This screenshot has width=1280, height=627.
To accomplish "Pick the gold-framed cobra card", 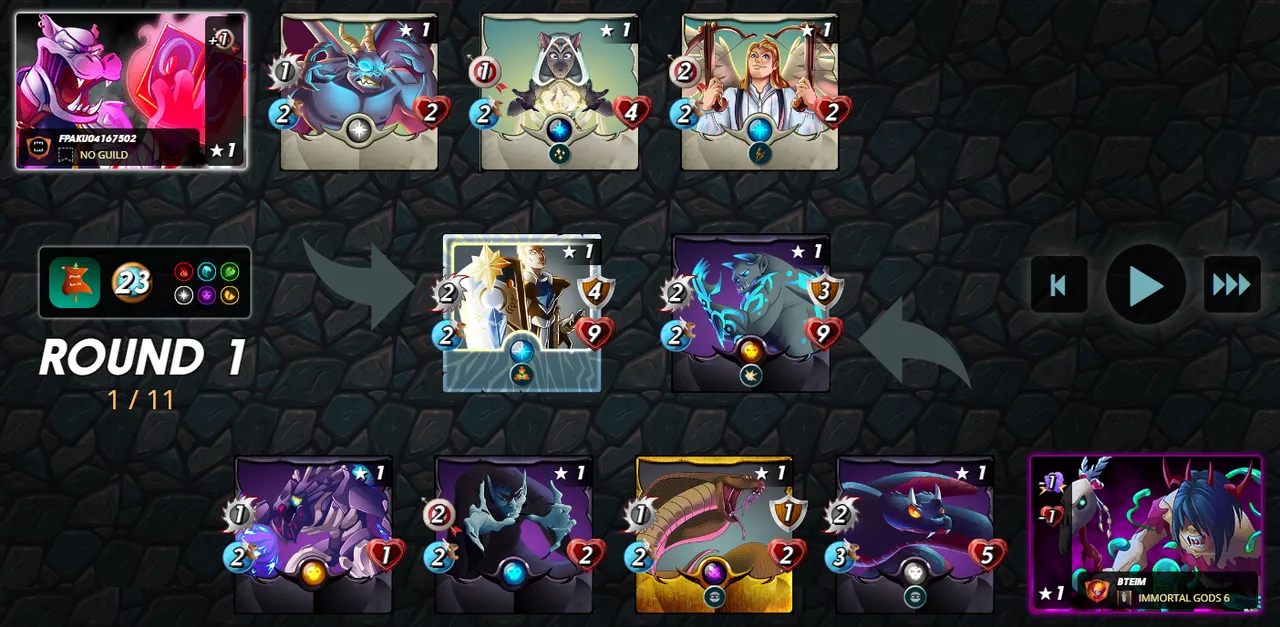I will pyautogui.click(x=714, y=534).
